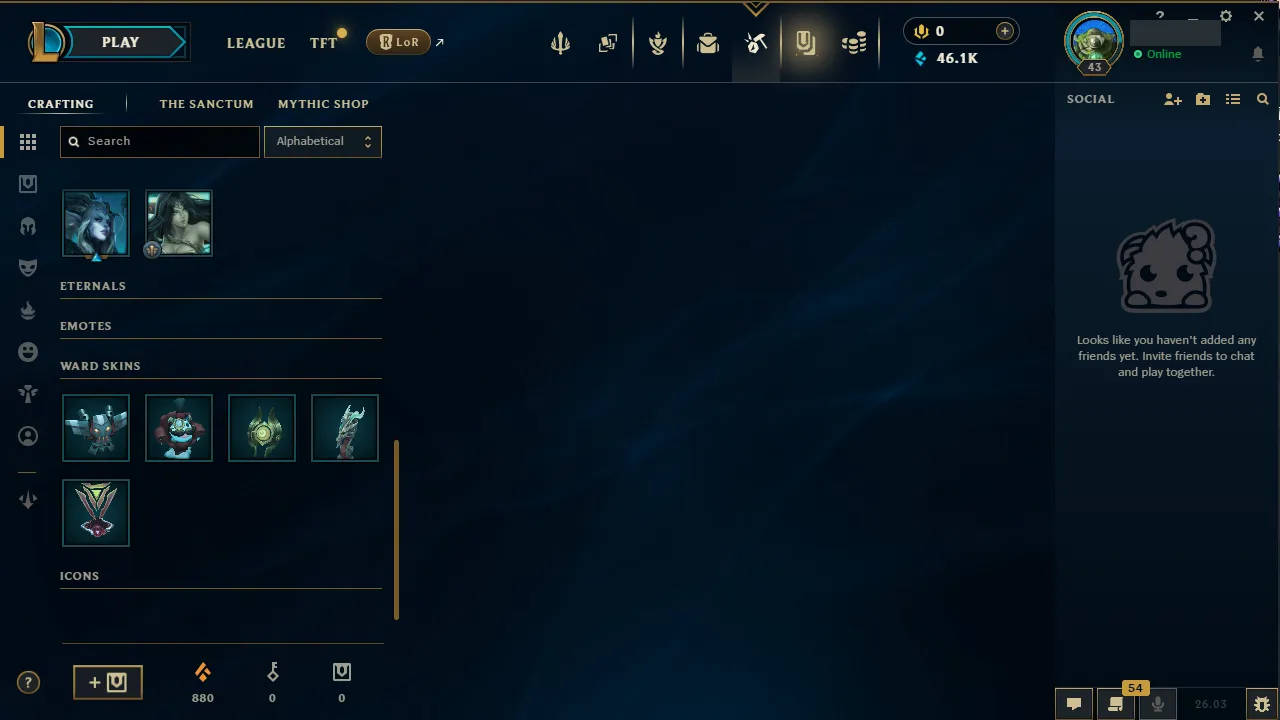
Task: Toggle the voice chat microphone
Action: (1157, 703)
